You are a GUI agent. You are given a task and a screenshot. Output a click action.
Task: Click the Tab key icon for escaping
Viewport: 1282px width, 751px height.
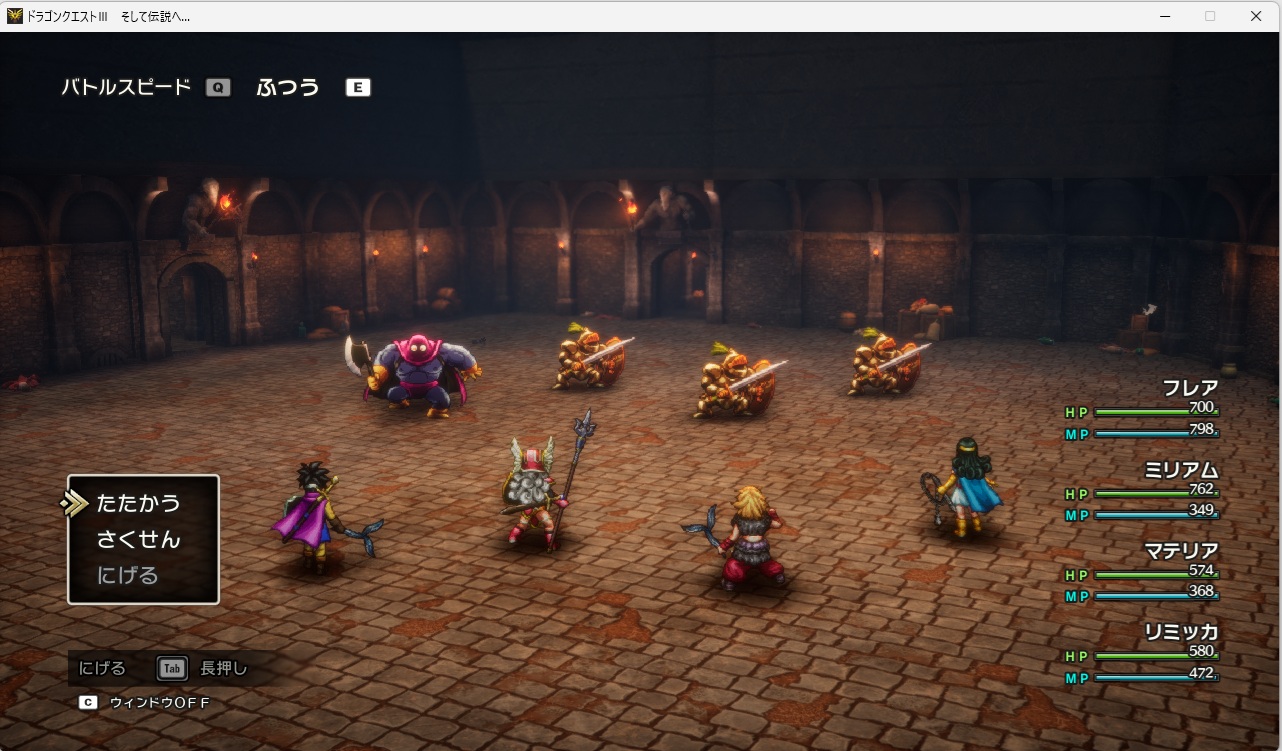(x=170, y=668)
